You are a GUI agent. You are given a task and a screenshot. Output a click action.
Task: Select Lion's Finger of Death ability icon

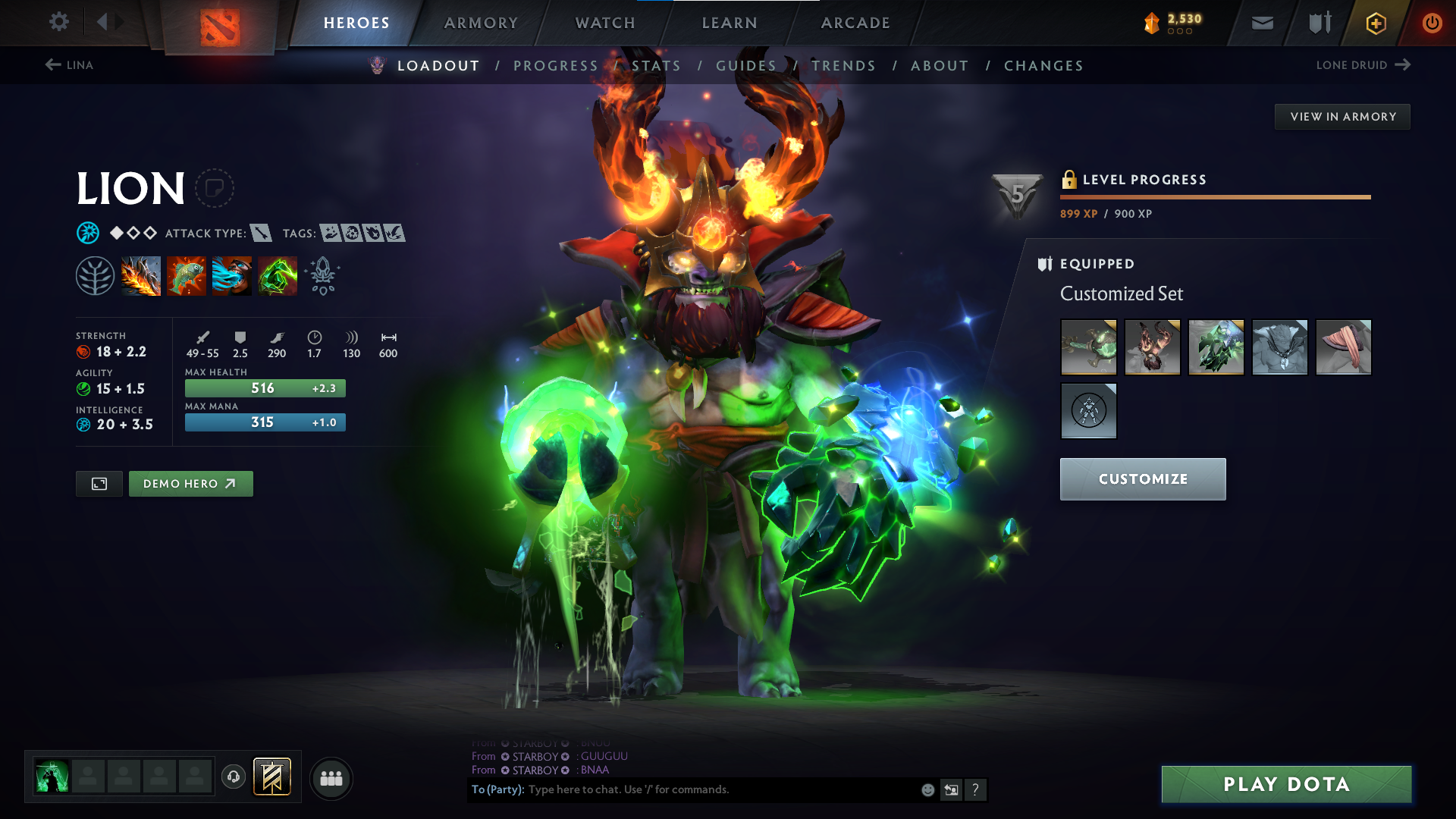click(278, 275)
